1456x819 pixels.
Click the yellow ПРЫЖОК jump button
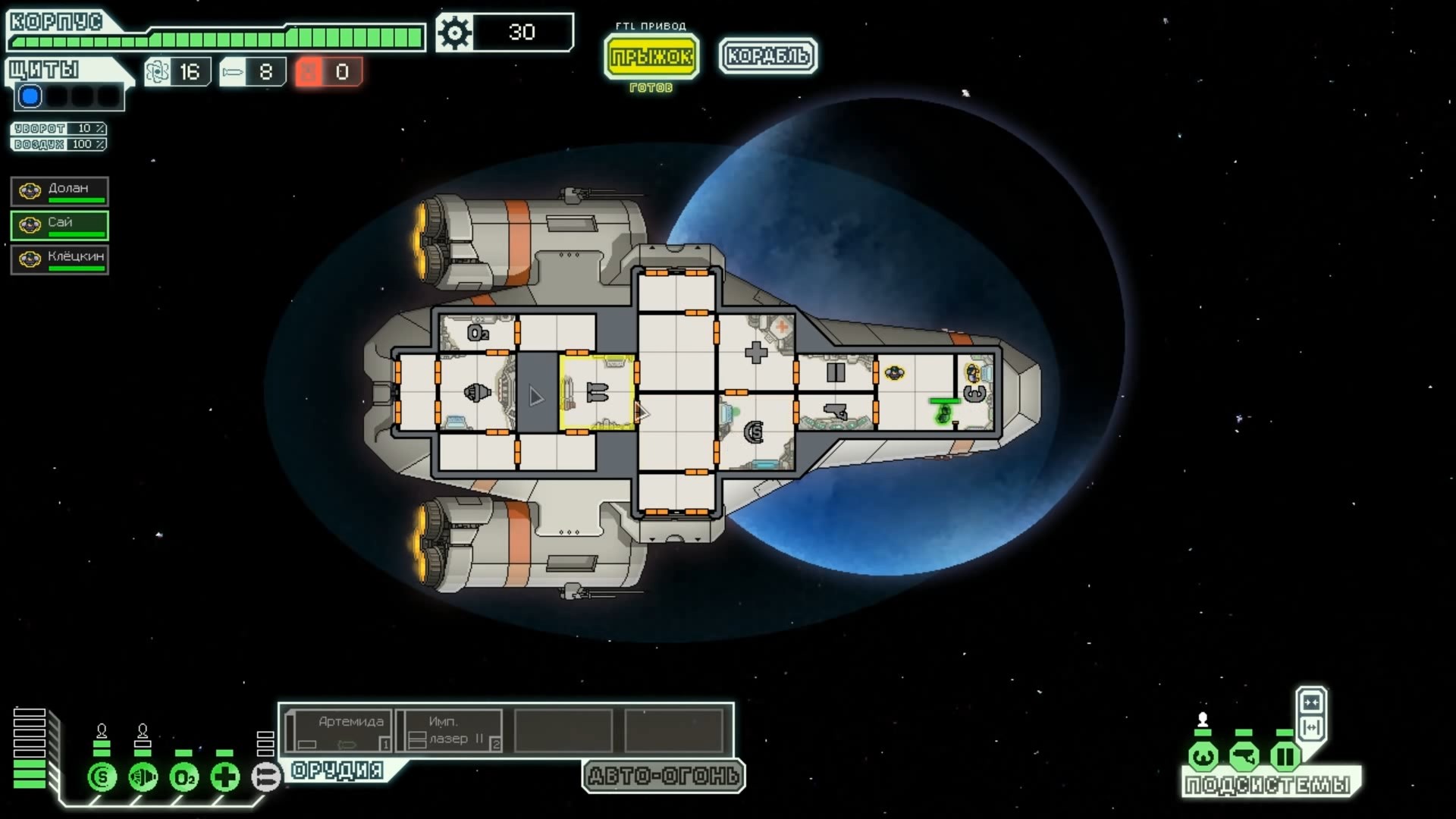point(651,56)
